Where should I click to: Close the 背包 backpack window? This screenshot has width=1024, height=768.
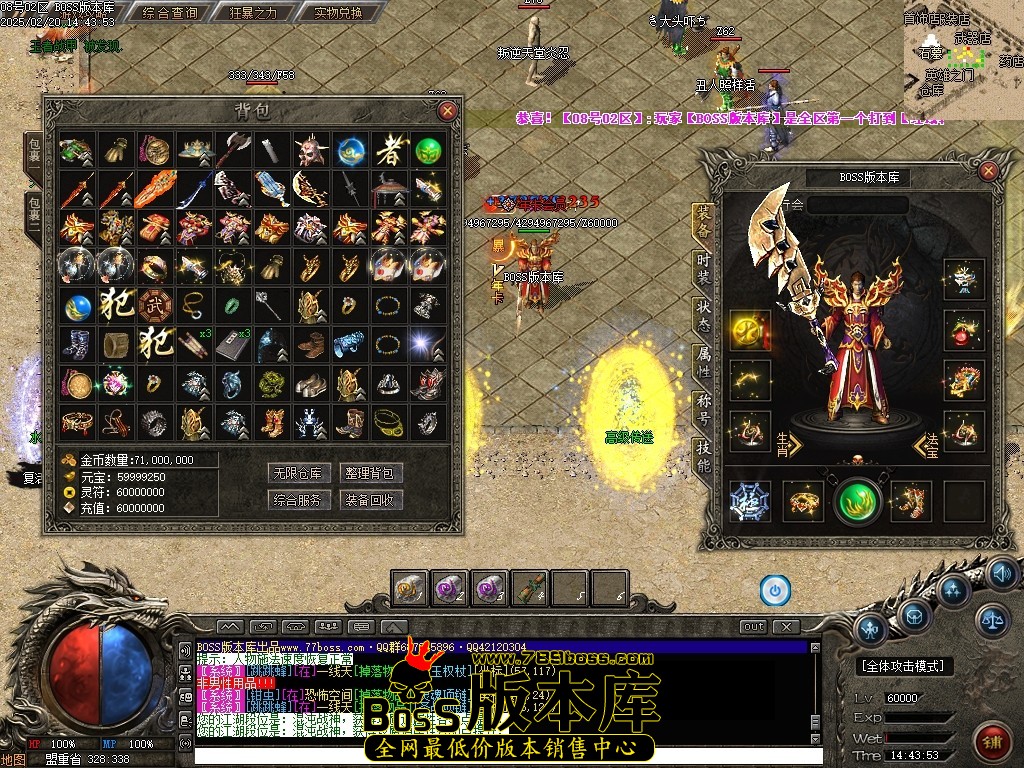(x=447, y=110)
